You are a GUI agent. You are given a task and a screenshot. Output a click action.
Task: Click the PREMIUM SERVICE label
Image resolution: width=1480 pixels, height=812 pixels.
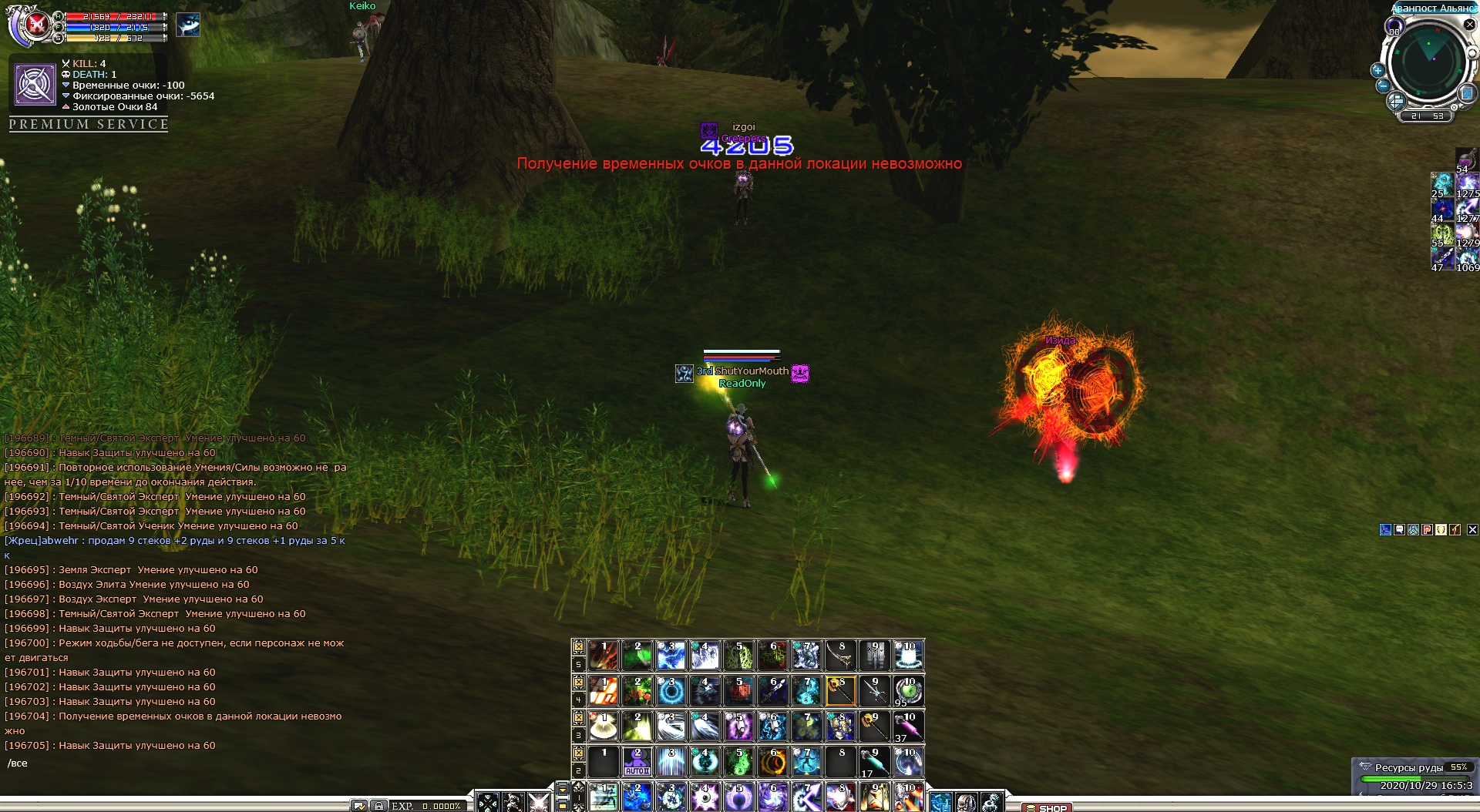coord(89,124)
